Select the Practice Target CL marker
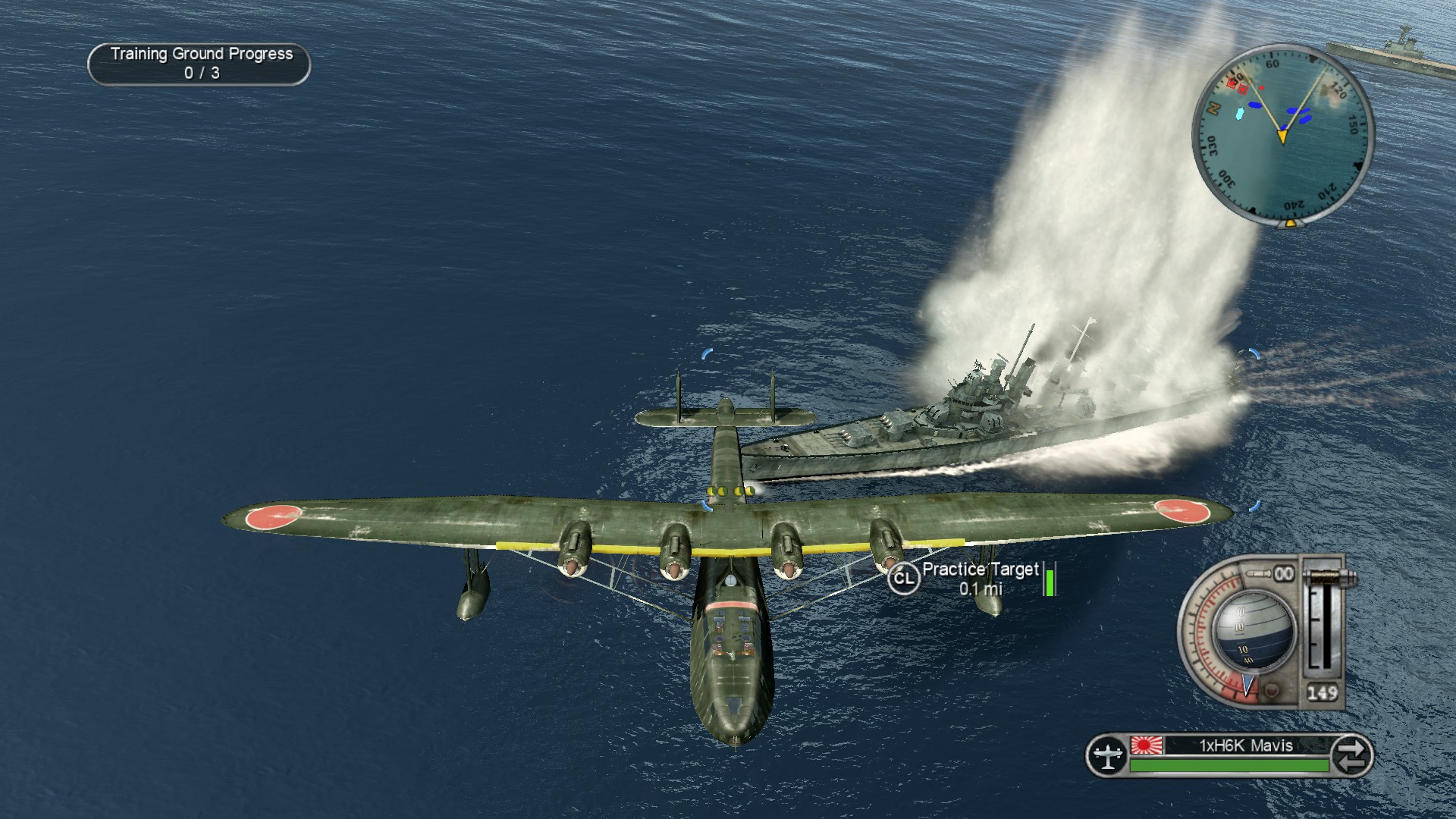 902,579
